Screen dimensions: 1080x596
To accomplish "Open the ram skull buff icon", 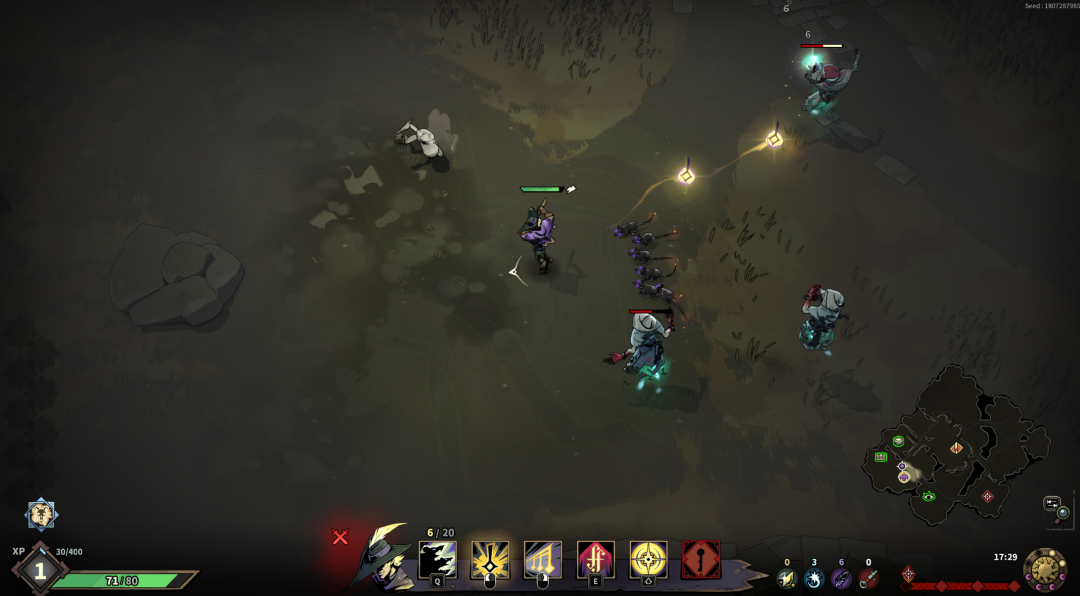I will (x=41, y=514).
